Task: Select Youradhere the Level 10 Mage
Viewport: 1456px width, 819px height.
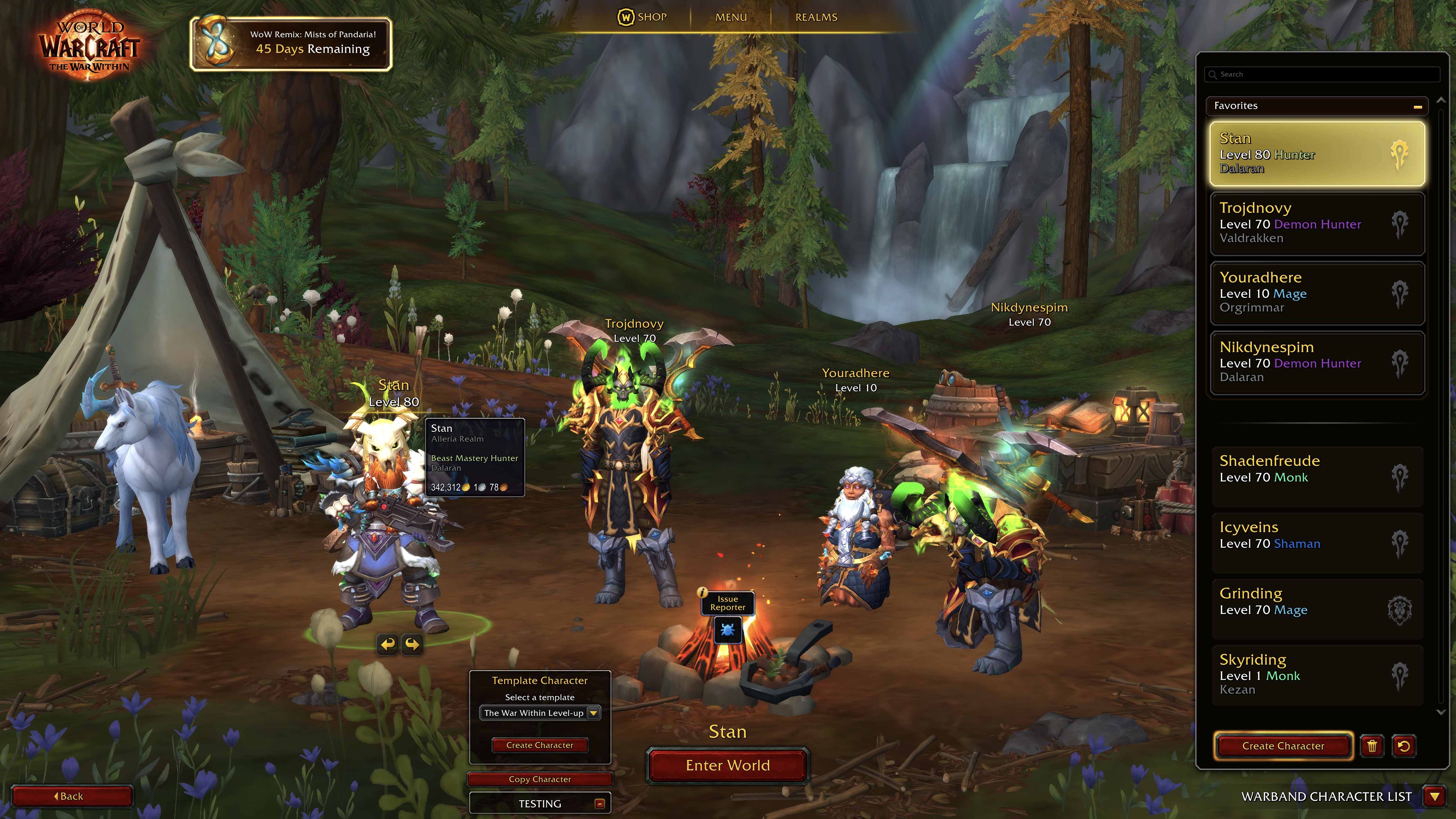Action: point(1317,293)
